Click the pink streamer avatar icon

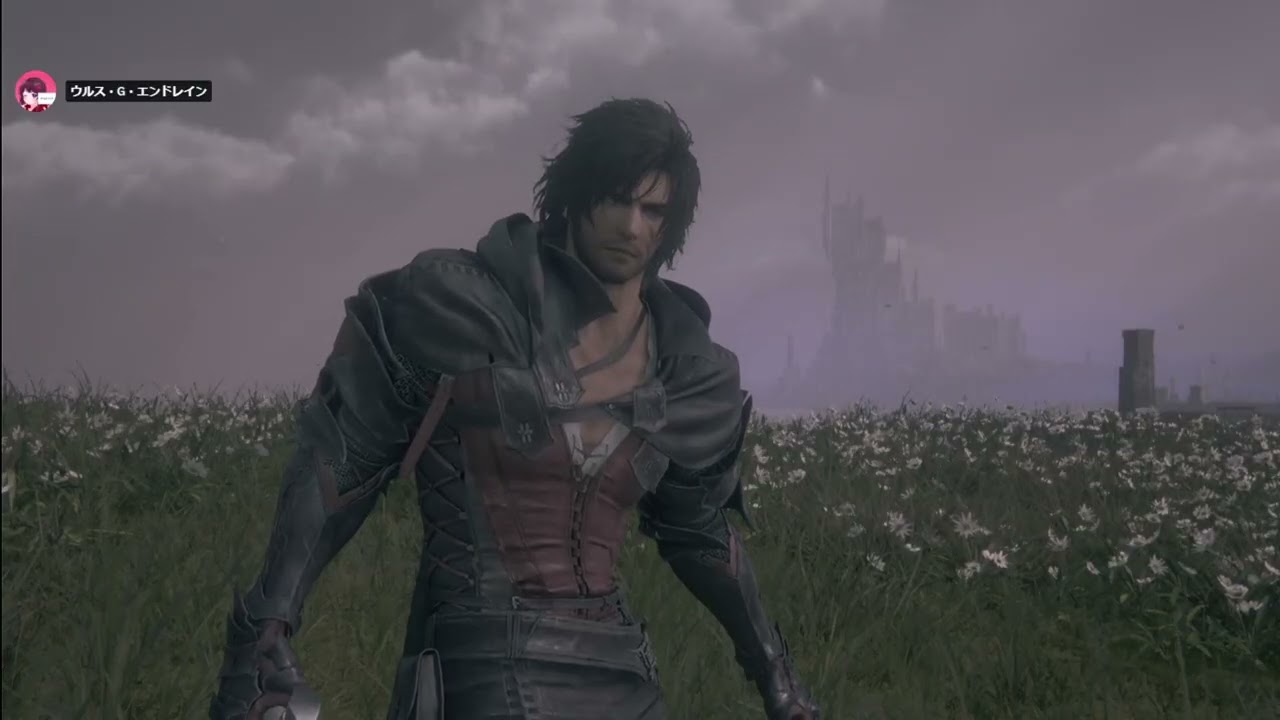coord(35,91)
